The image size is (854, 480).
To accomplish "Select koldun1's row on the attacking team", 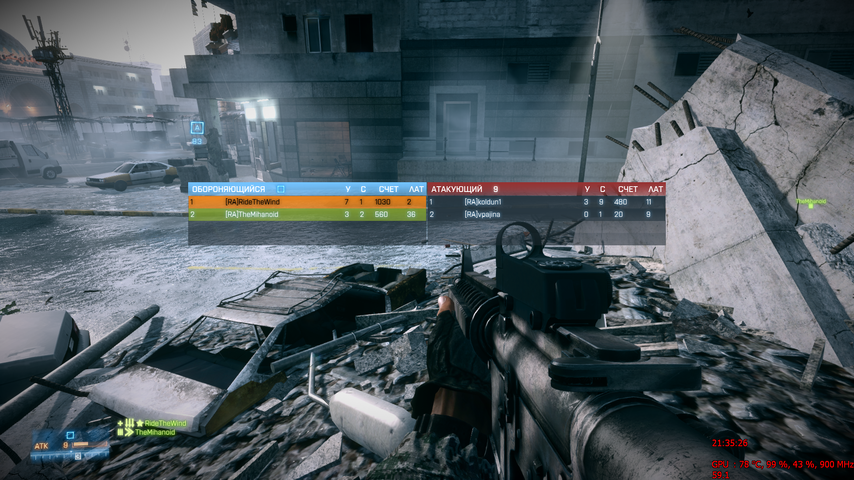I will 545,202.
